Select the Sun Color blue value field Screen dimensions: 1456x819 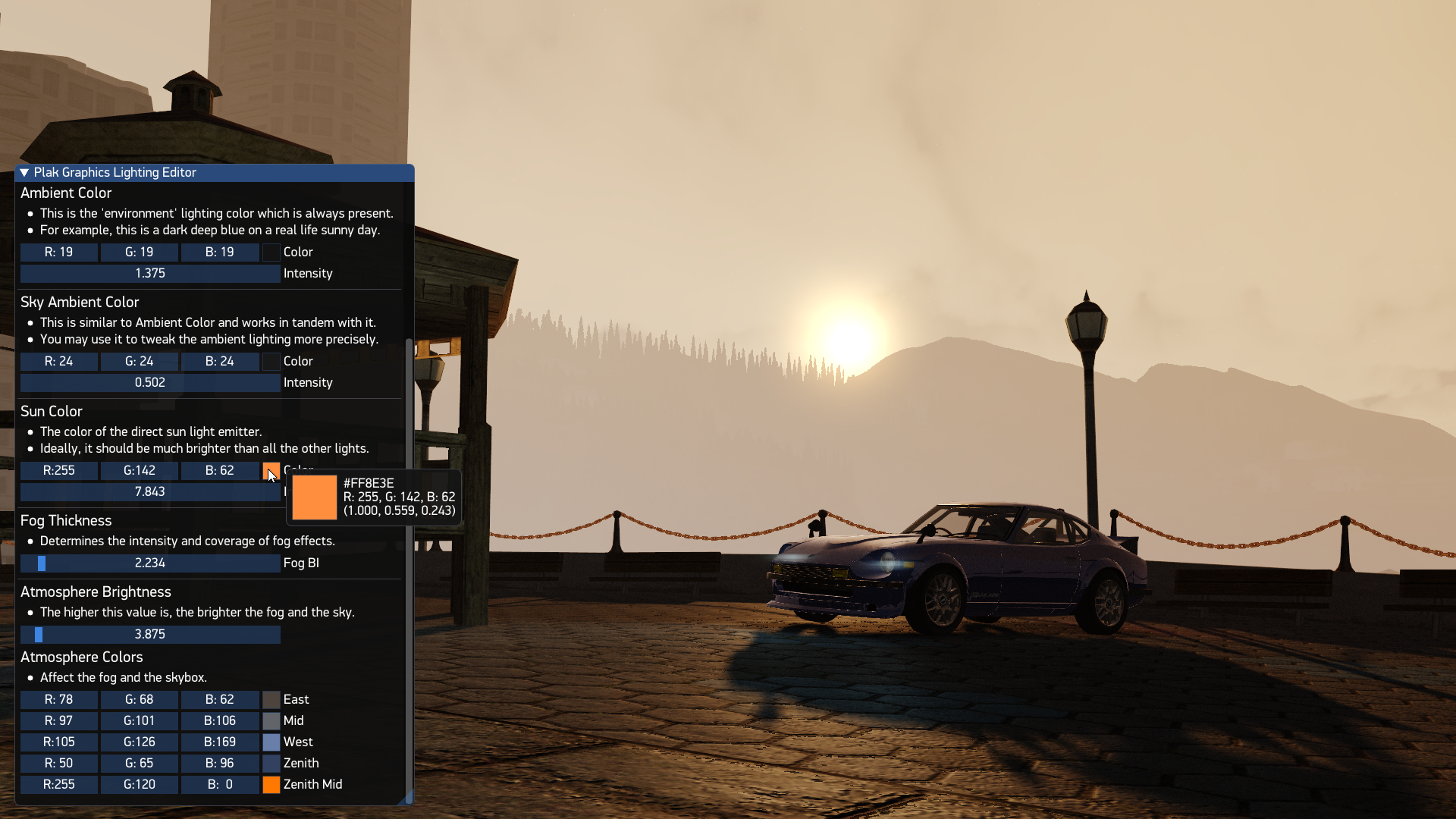220,471
